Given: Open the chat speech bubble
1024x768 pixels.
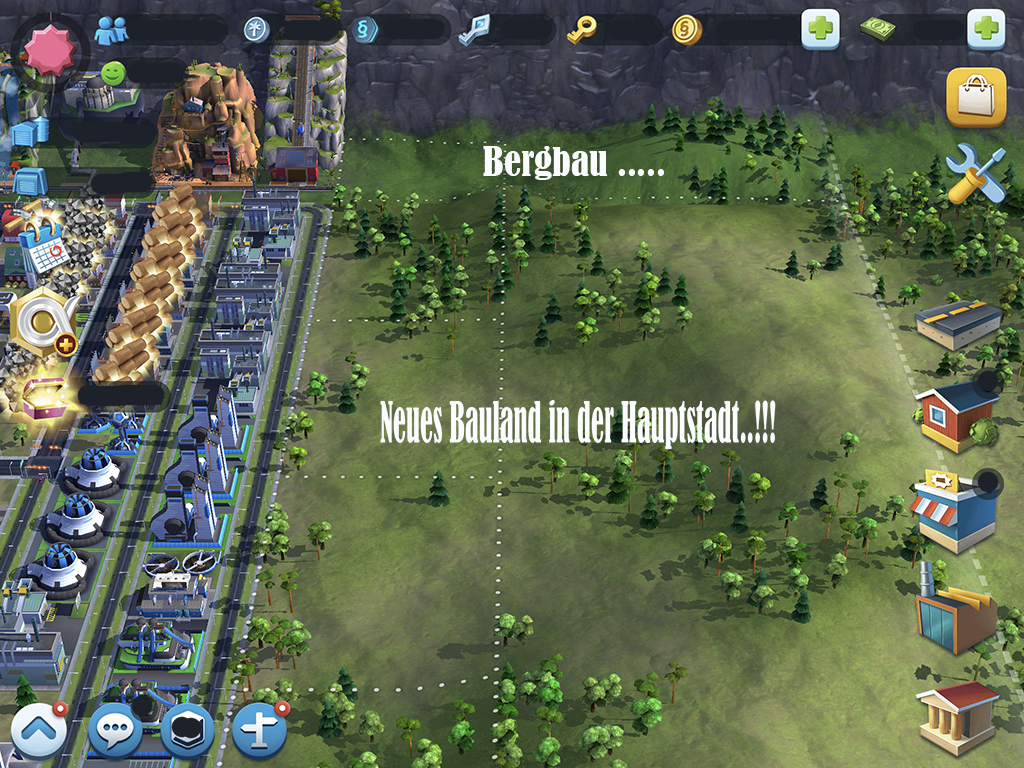Looking at the screenshot, I should point(115,733).
